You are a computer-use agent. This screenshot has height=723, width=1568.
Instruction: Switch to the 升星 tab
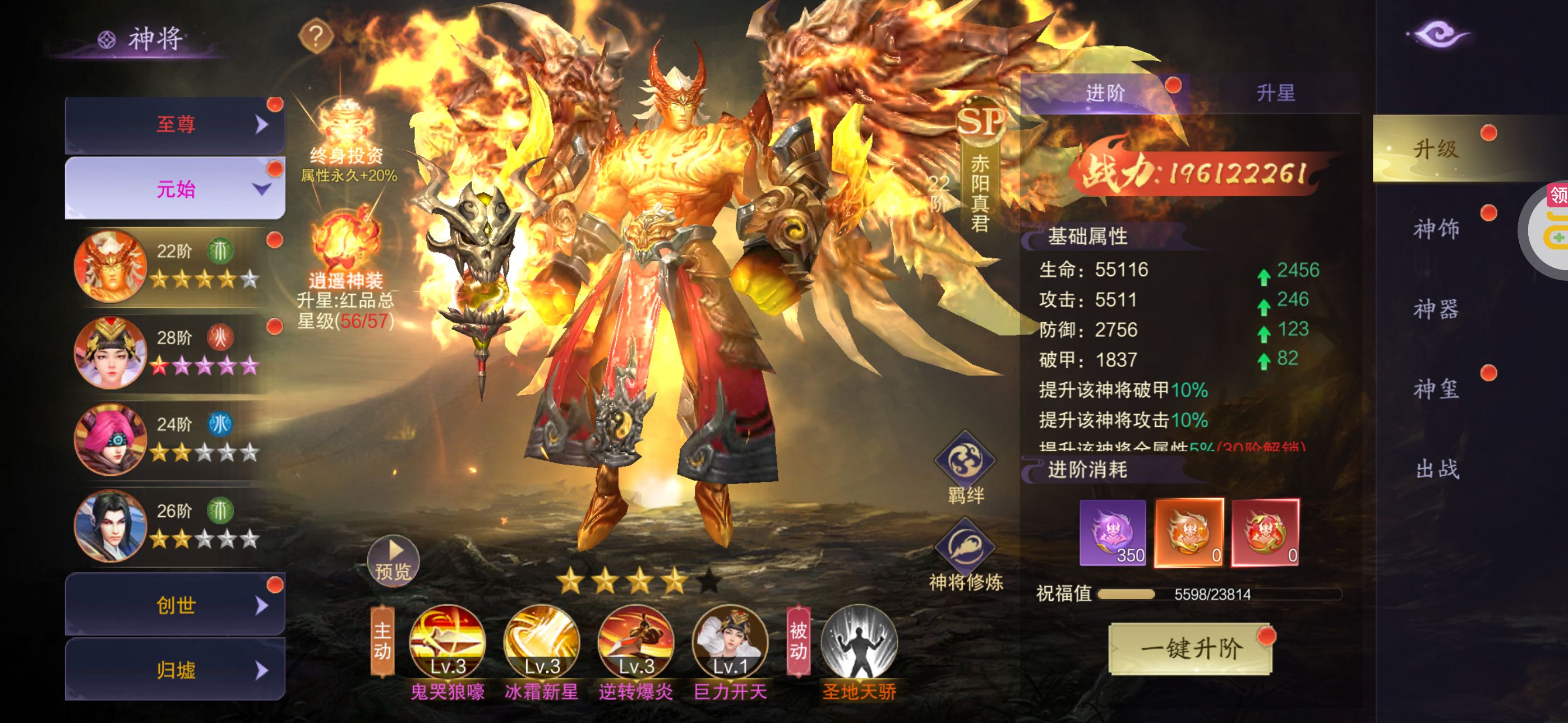(1275, 93)
